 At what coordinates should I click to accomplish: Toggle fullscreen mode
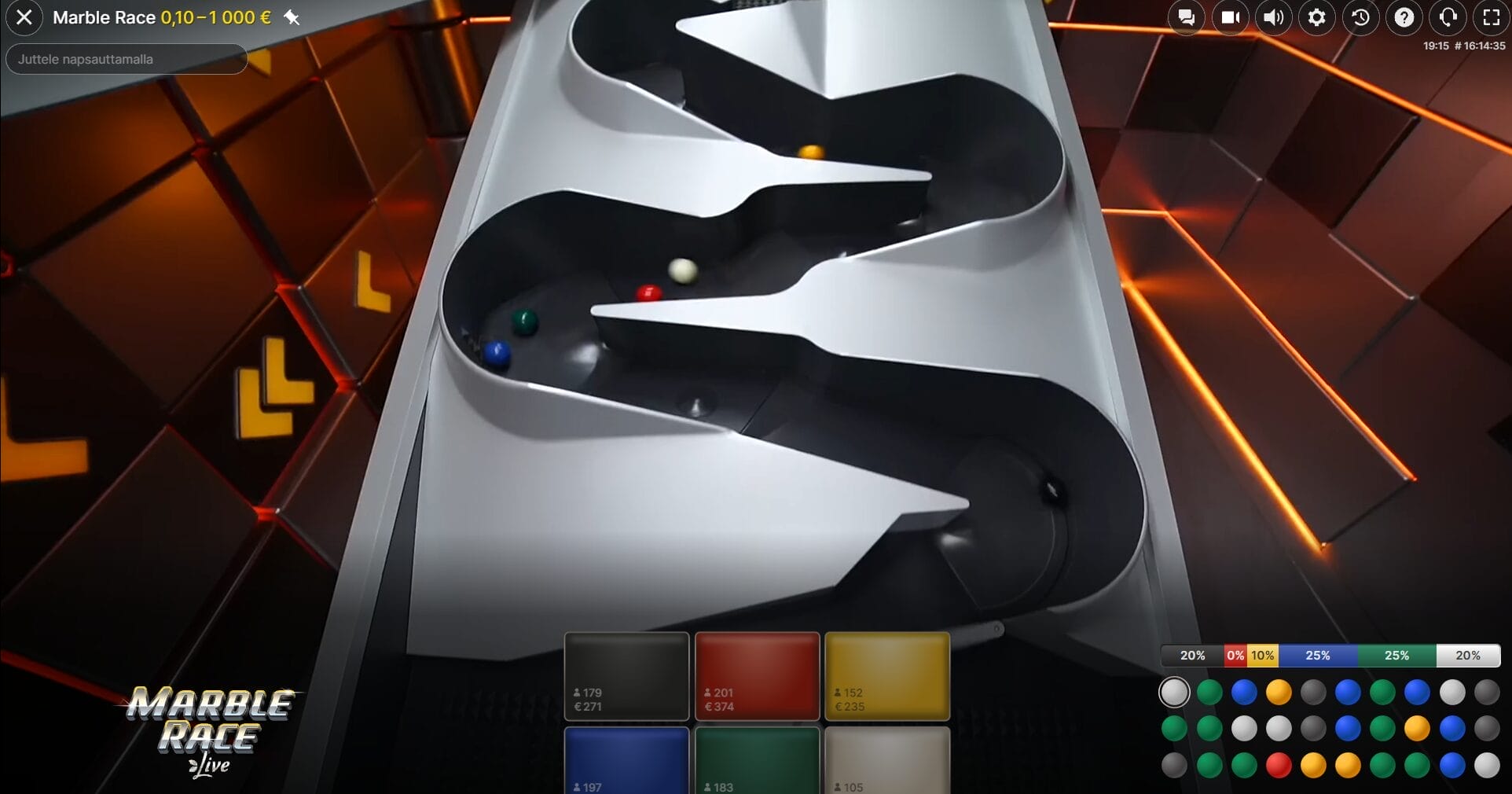pyautogui.click(x=1490, y=17)
